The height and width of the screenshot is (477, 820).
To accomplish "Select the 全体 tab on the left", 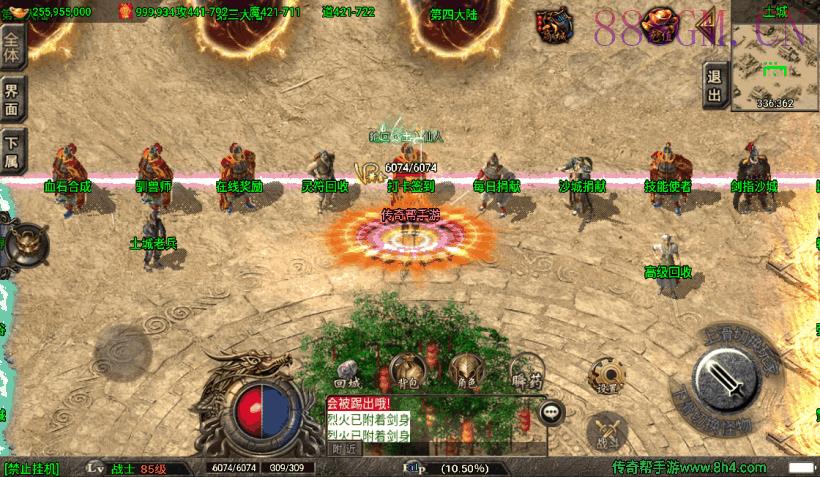I will click(x=12, y=44).
